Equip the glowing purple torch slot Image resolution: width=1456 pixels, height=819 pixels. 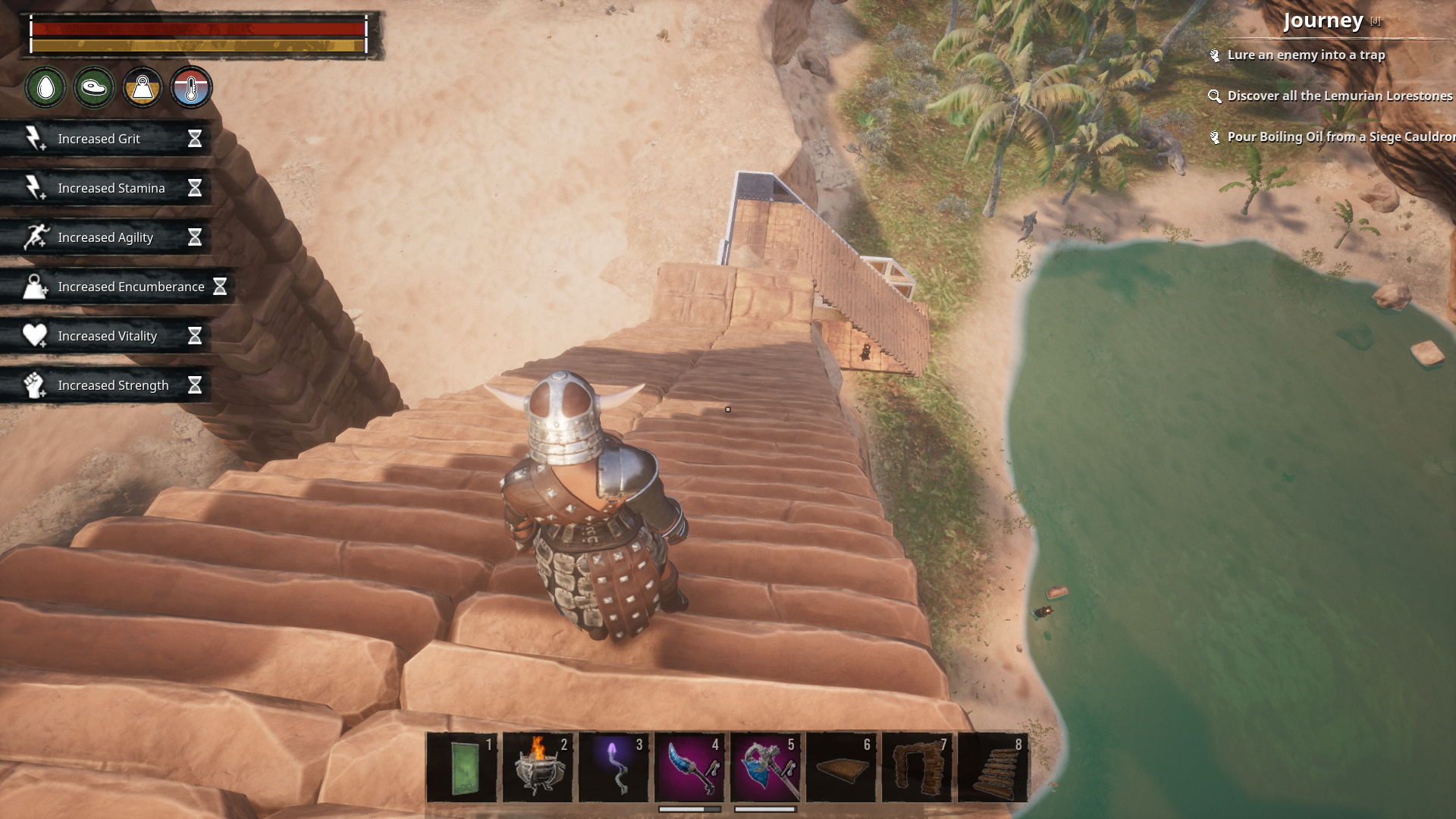tap(613, 767)
